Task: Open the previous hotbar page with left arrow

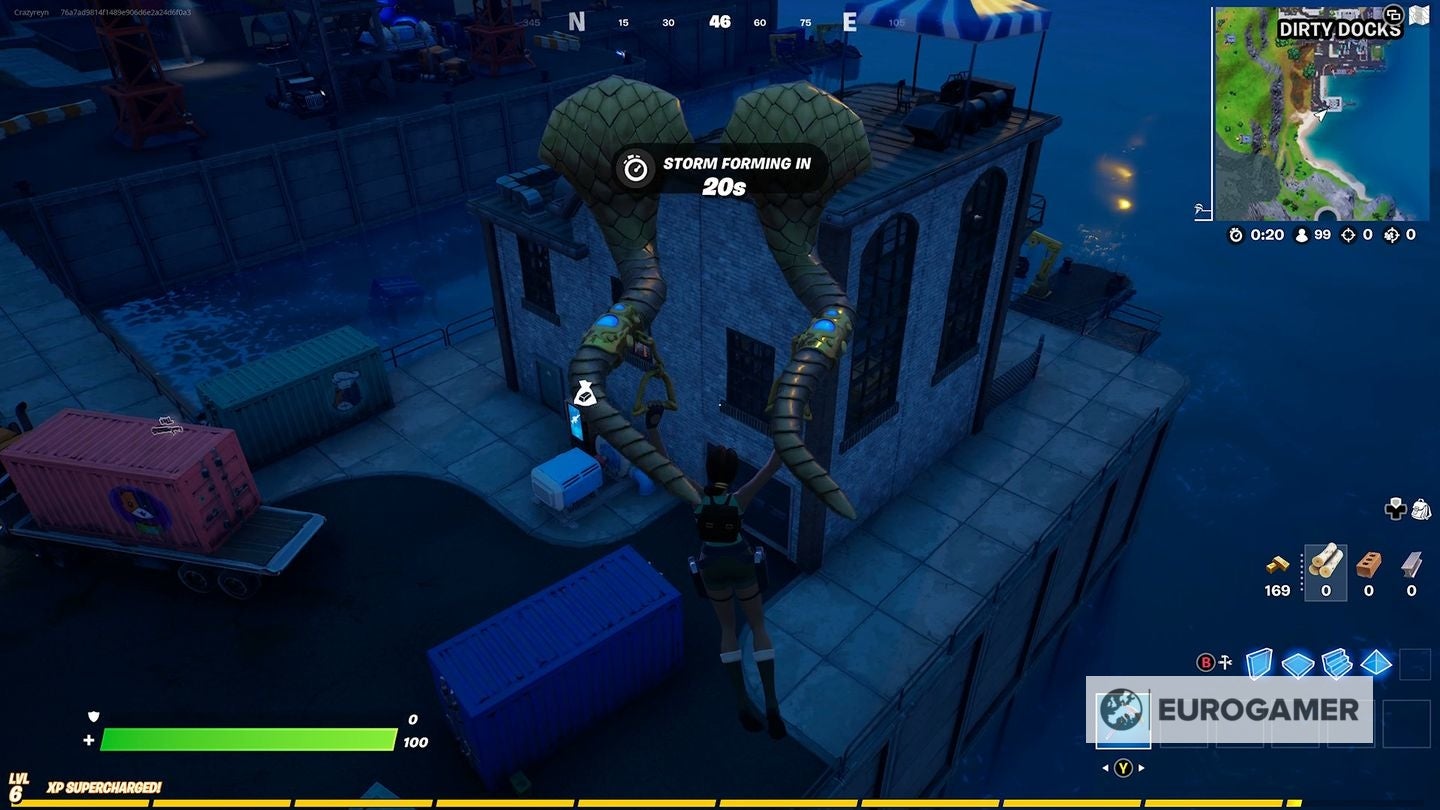Action: click(x=1106, y=766)
